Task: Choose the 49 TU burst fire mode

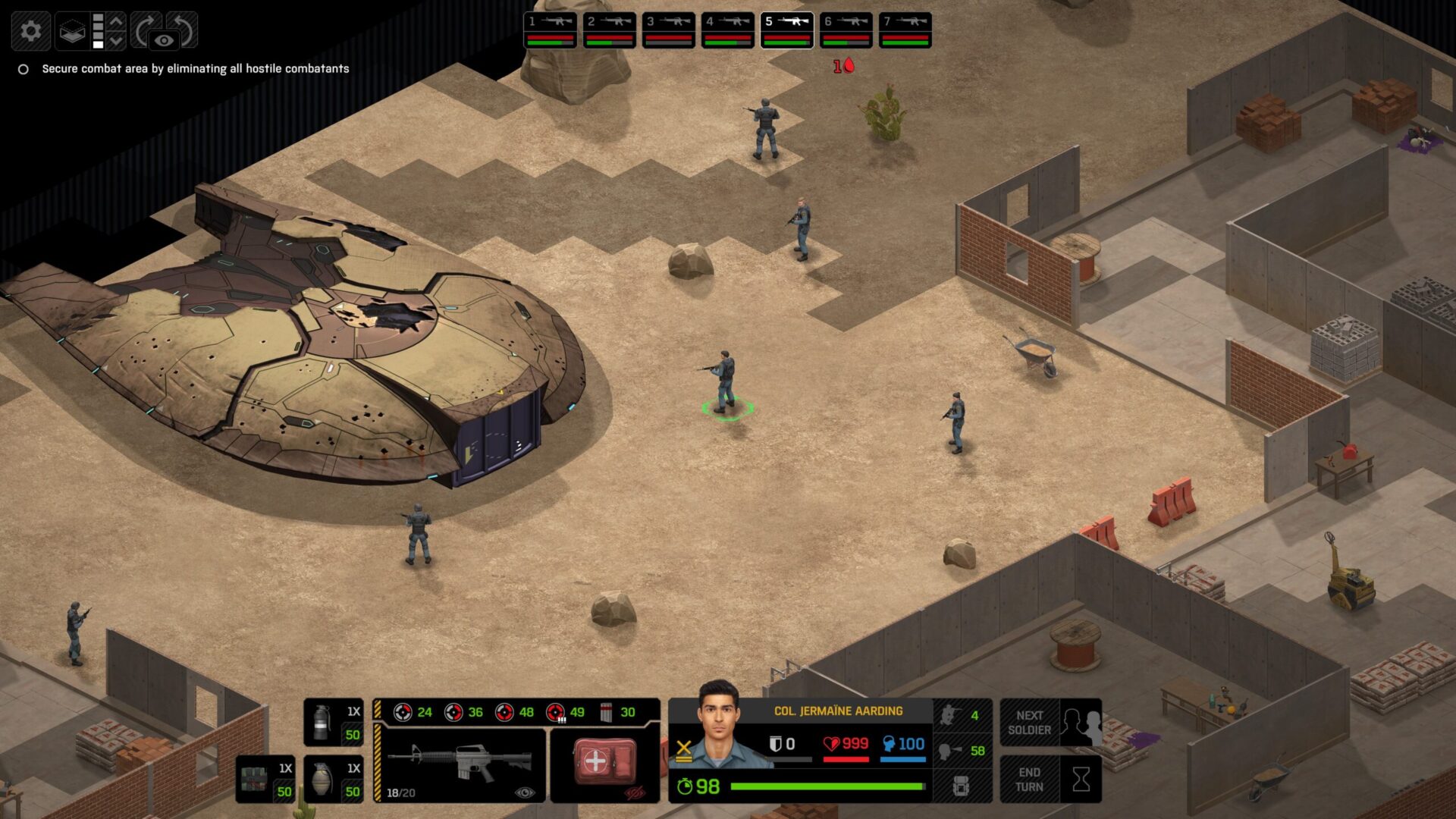Action: [x=566, y=712]
